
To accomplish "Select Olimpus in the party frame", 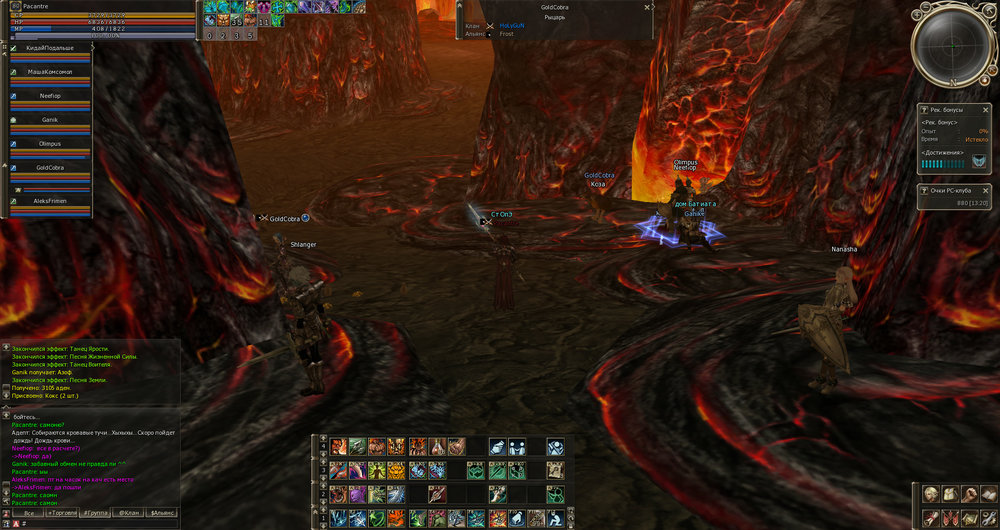I will pyautogui.click(x=50, y=144).
